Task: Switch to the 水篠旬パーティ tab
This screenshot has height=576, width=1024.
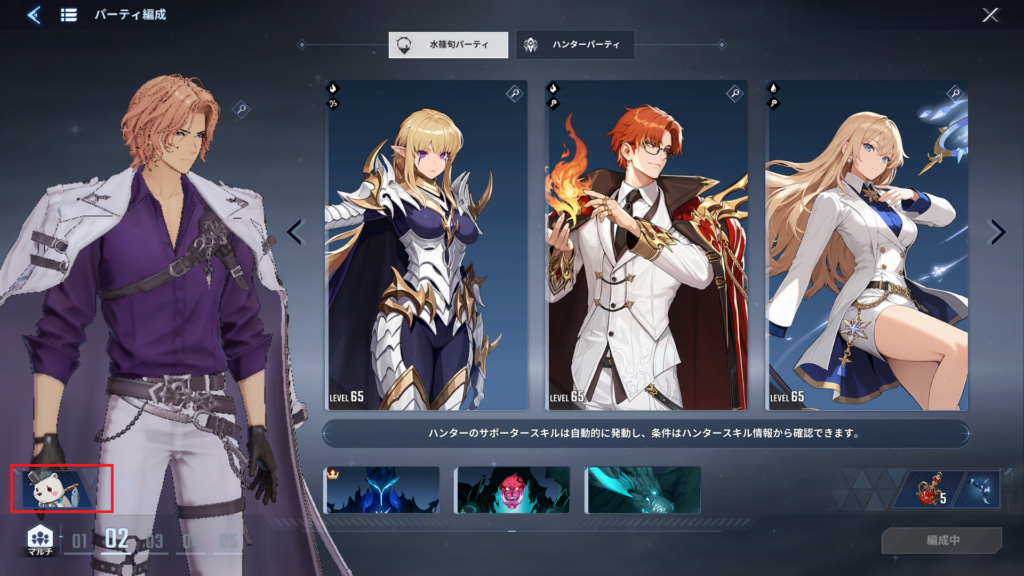Action: pos(448,45)
